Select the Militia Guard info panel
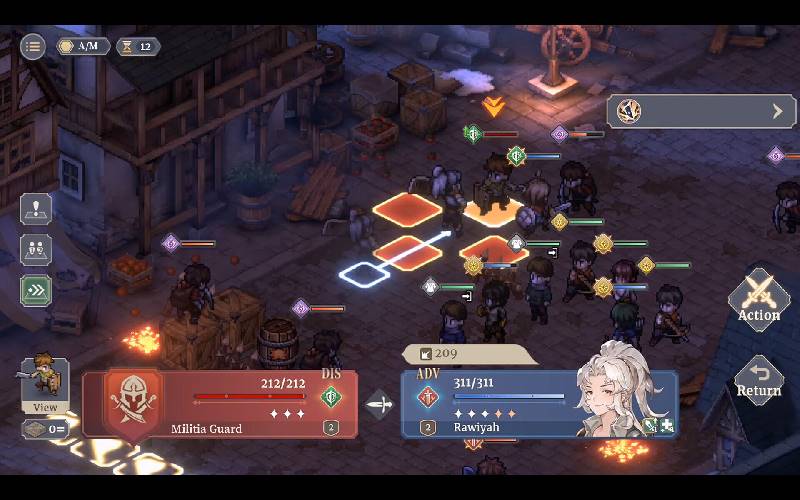Screen dimensions: 800x500 (x=218, y=404)
